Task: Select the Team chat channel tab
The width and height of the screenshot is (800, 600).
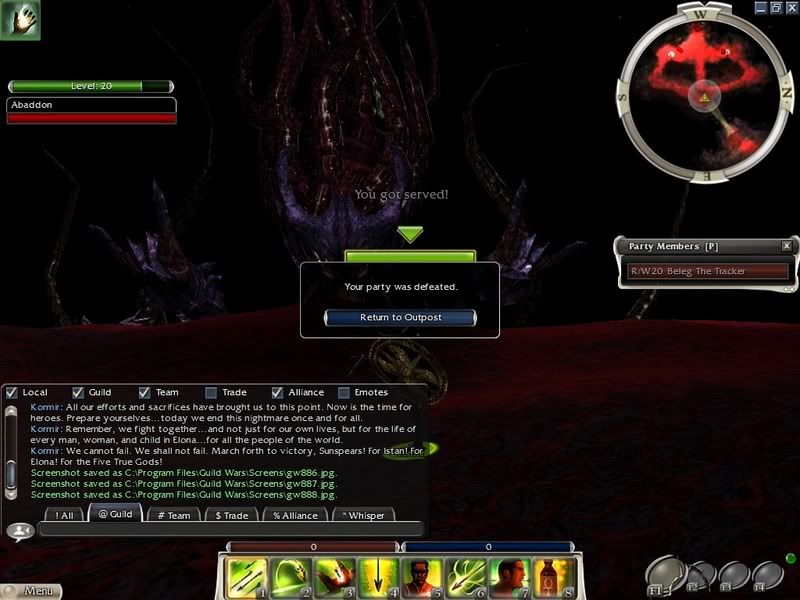Action: pos(172,515)
